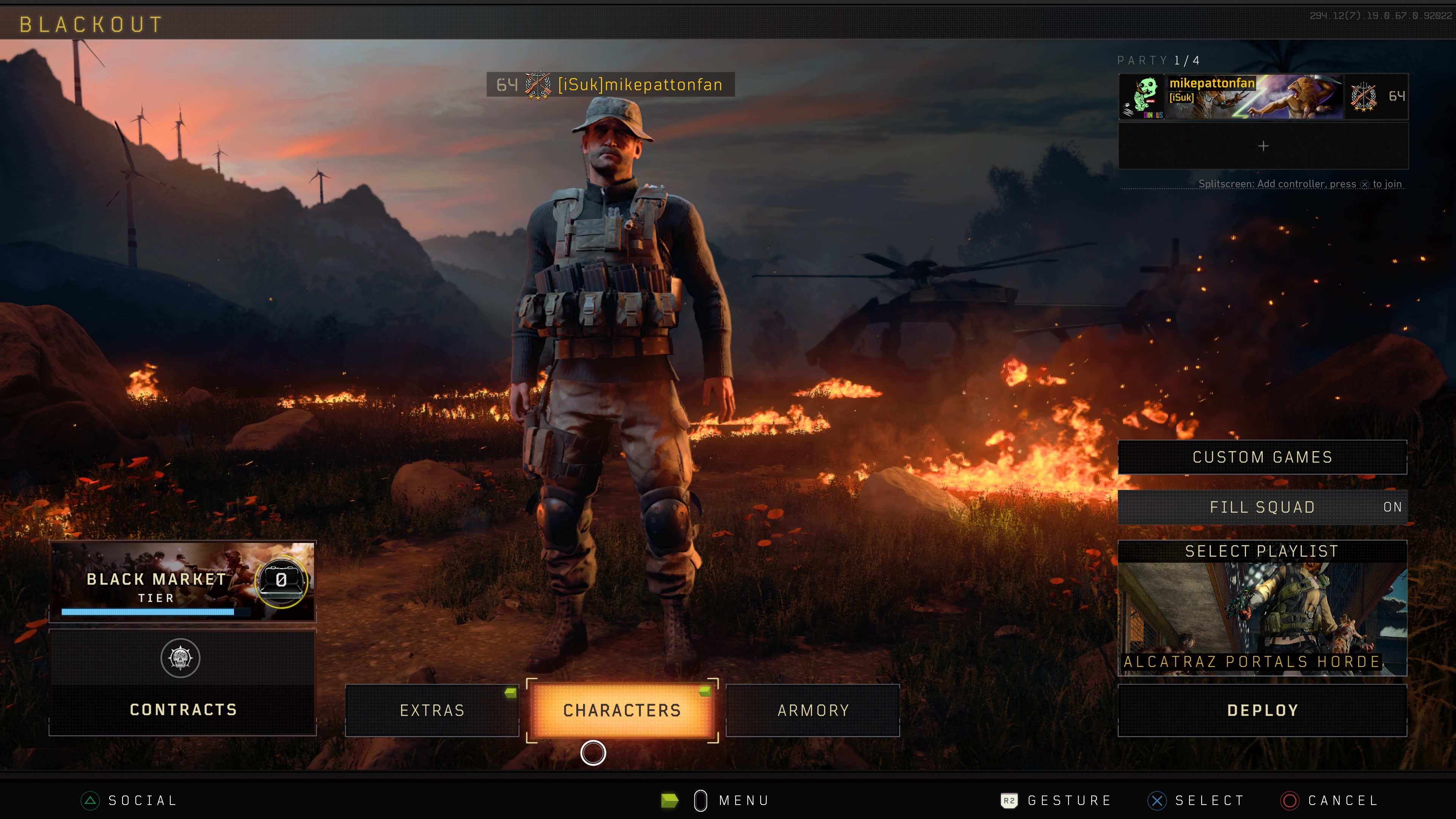
Task: Open the Characters menu
Action: [622, 710]
